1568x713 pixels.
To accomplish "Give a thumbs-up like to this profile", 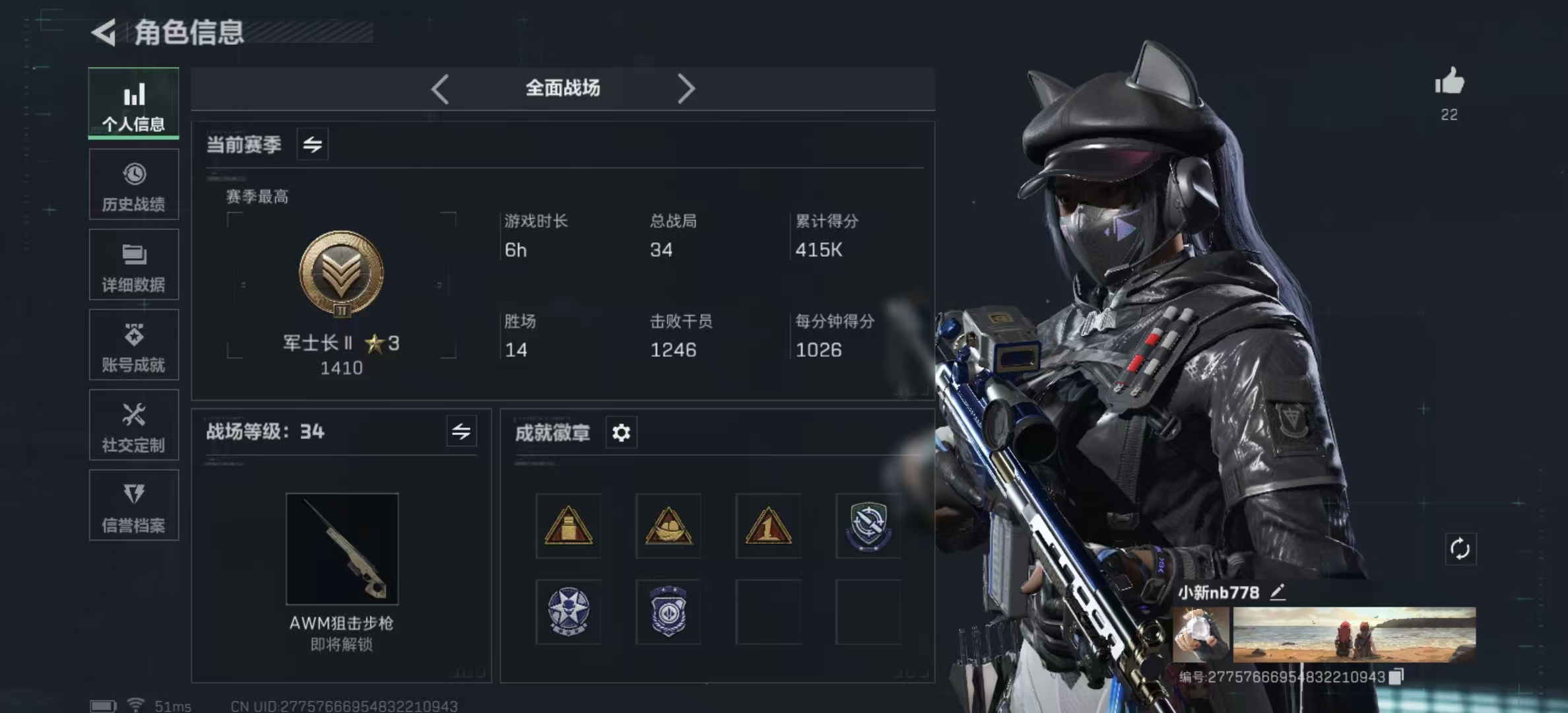I will tap(1449, 83).
